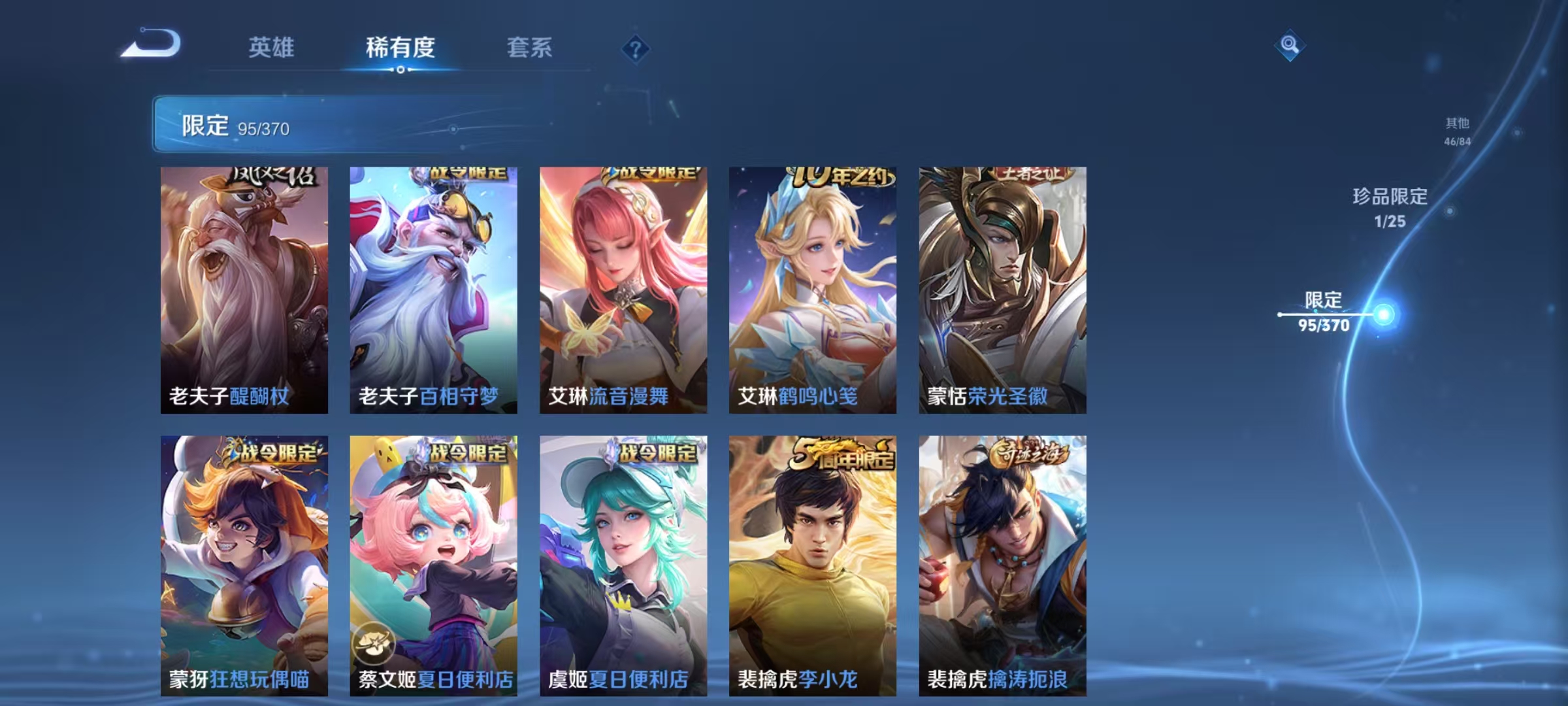Reselect the 稀有度 tab
Screen dimensions: 1568x706
point(400,48)
